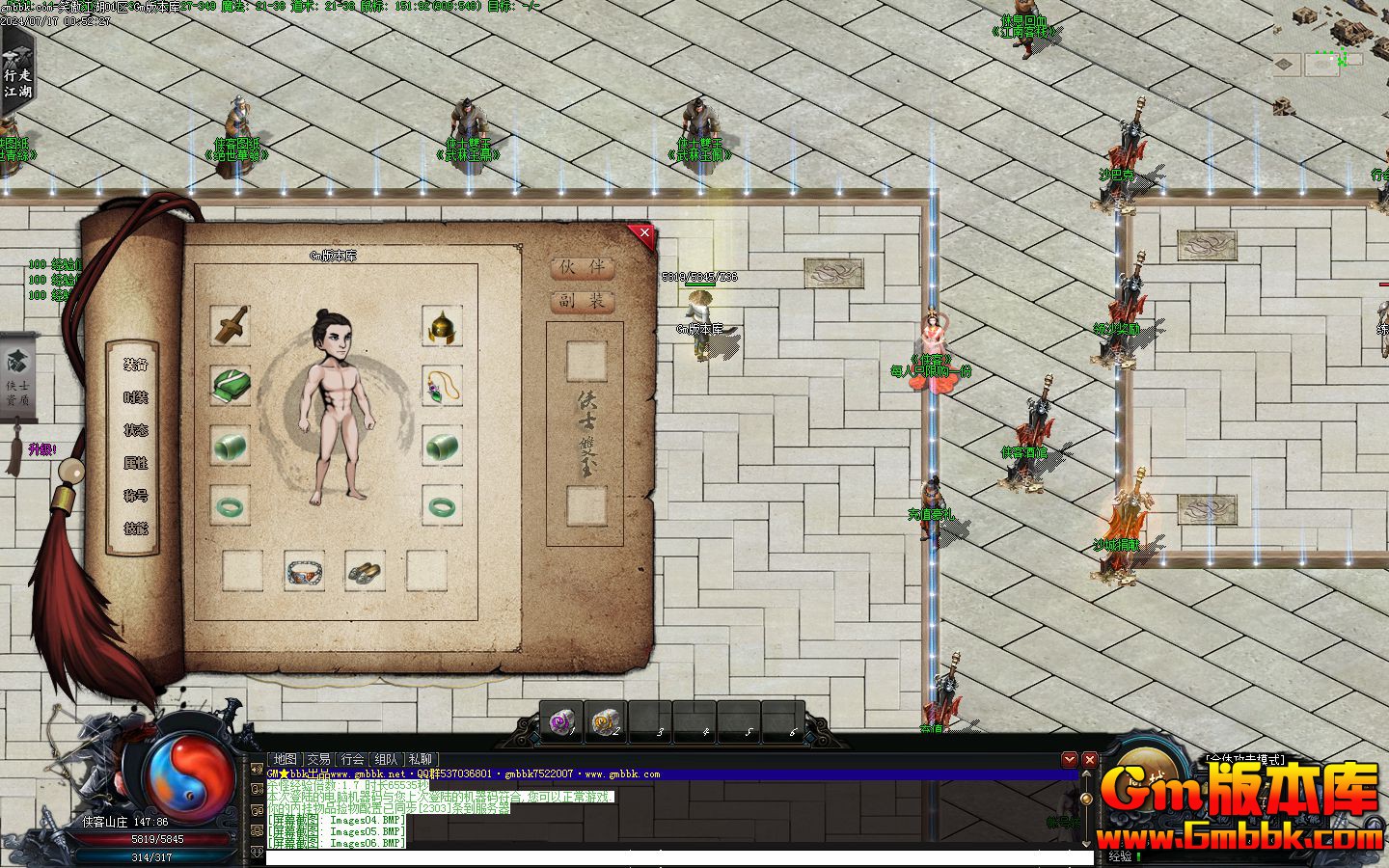This screenshot has height=868, width=1389.
Task: Open the 伙伴 companion page
Action: 583,267
